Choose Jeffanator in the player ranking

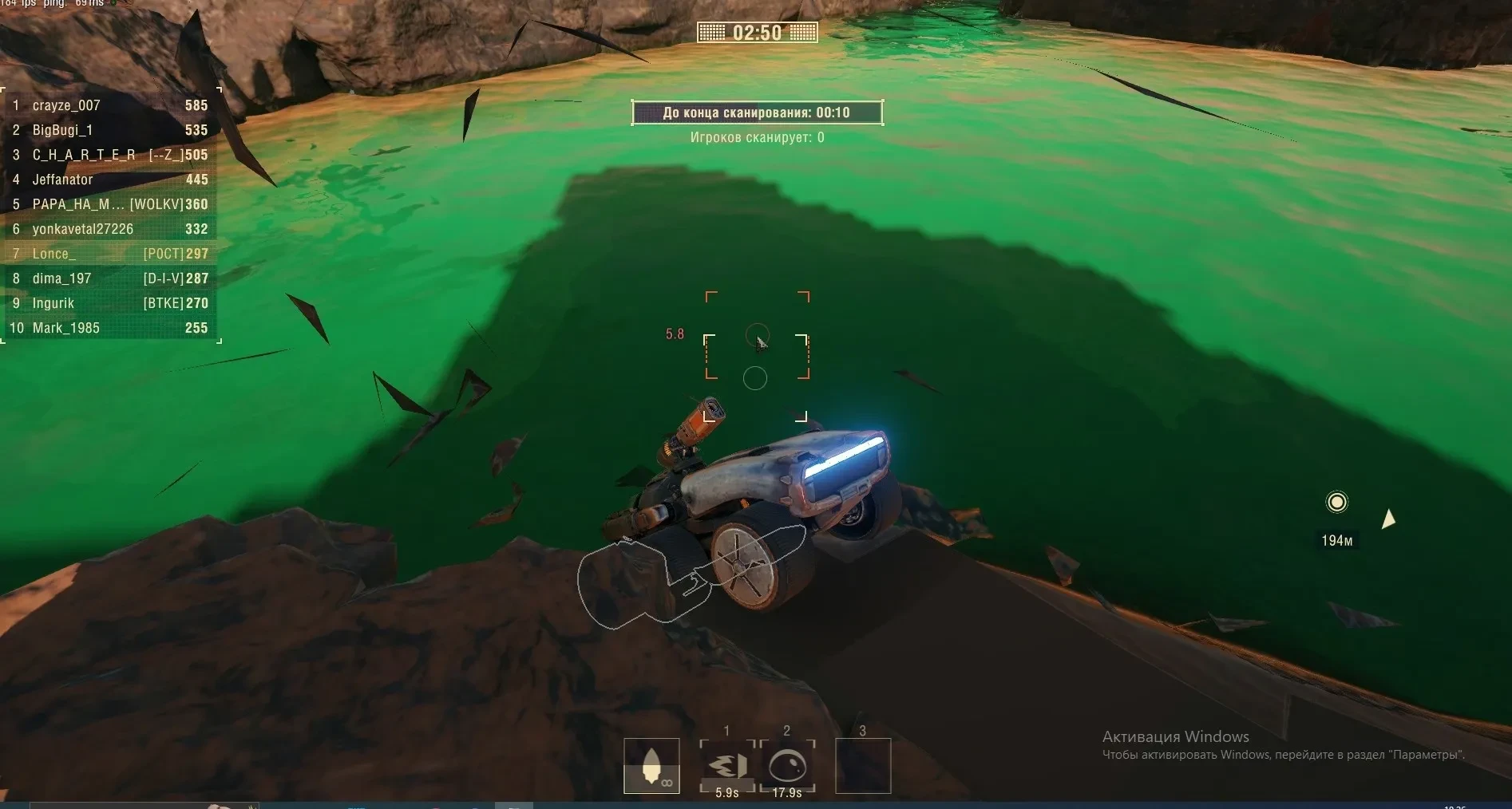pyautogui.click(x=110, y=180)
